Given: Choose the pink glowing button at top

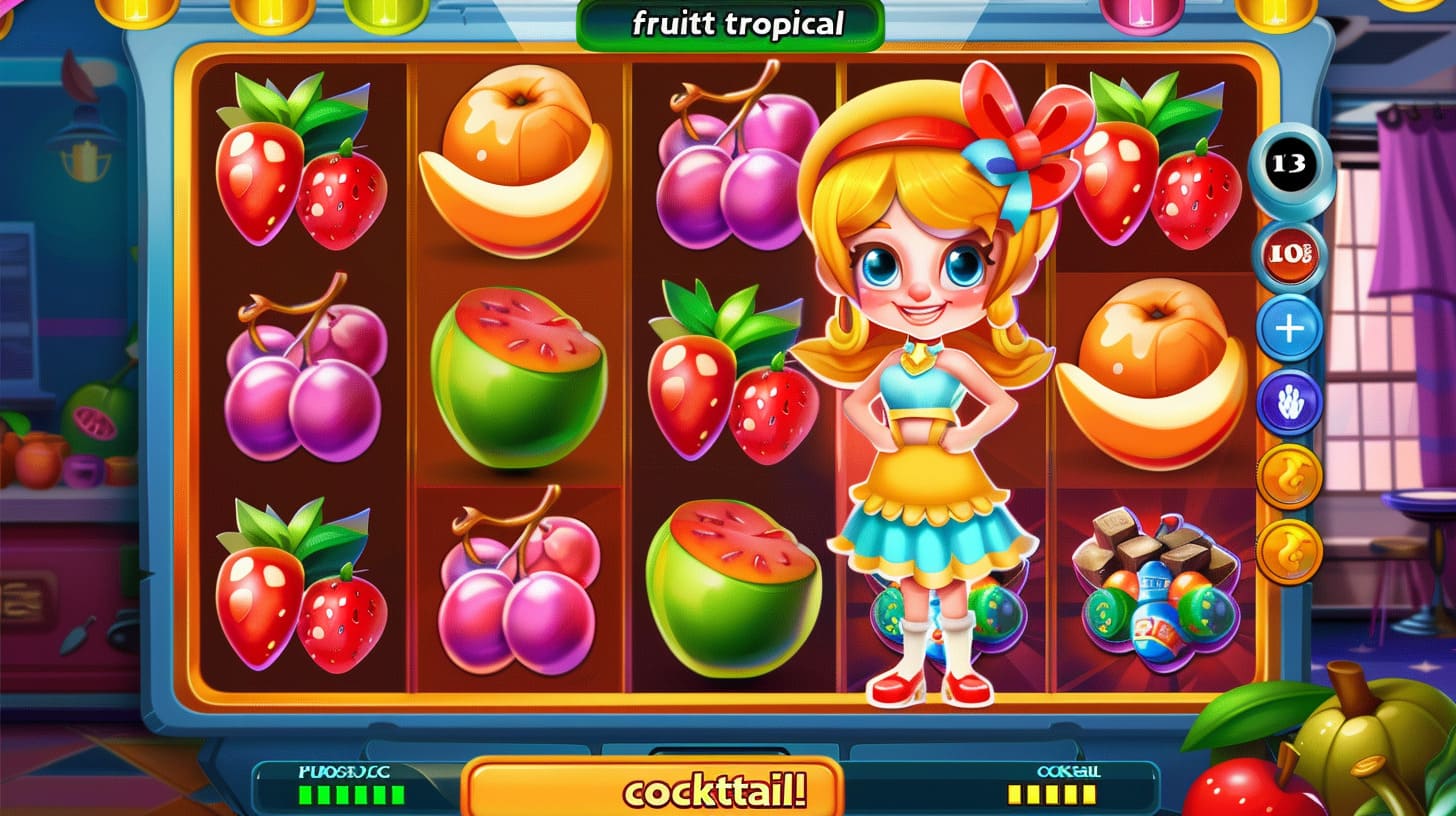Looking at the screenshot, I should pyautogui.click(x=1141, y=12).
